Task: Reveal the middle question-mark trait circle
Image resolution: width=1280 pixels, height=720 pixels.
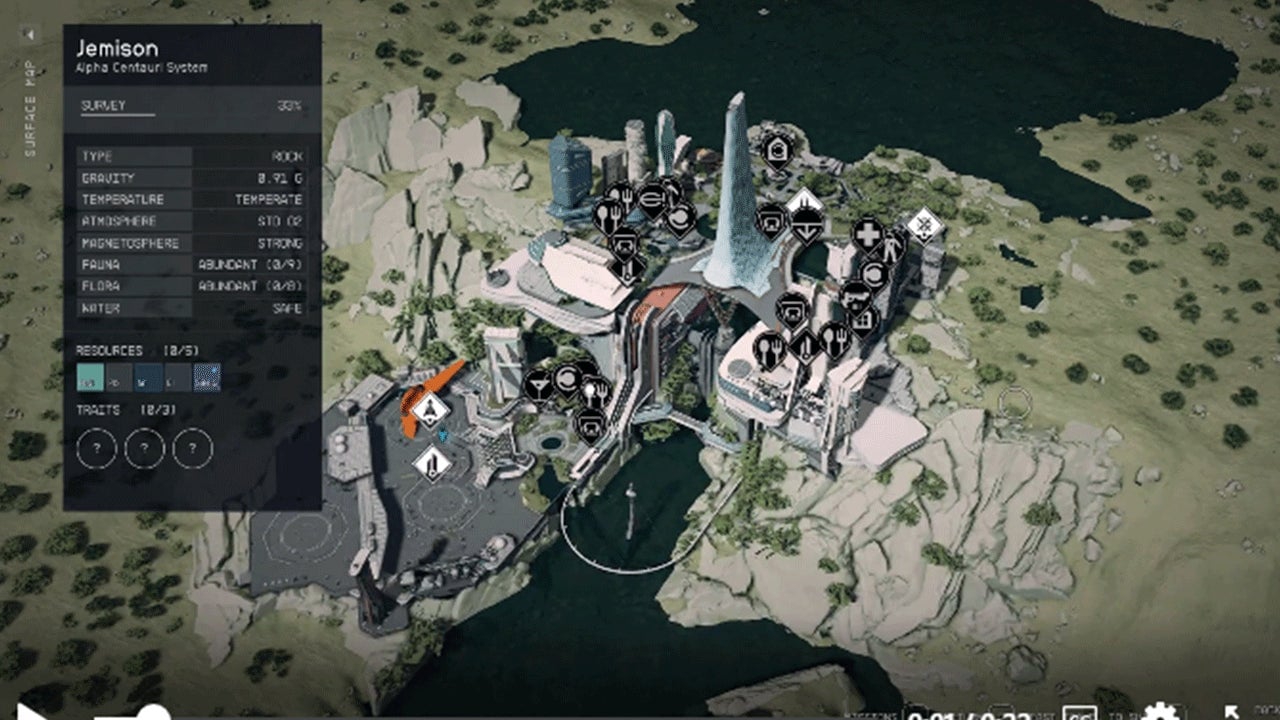Action: tap(145, 449)
